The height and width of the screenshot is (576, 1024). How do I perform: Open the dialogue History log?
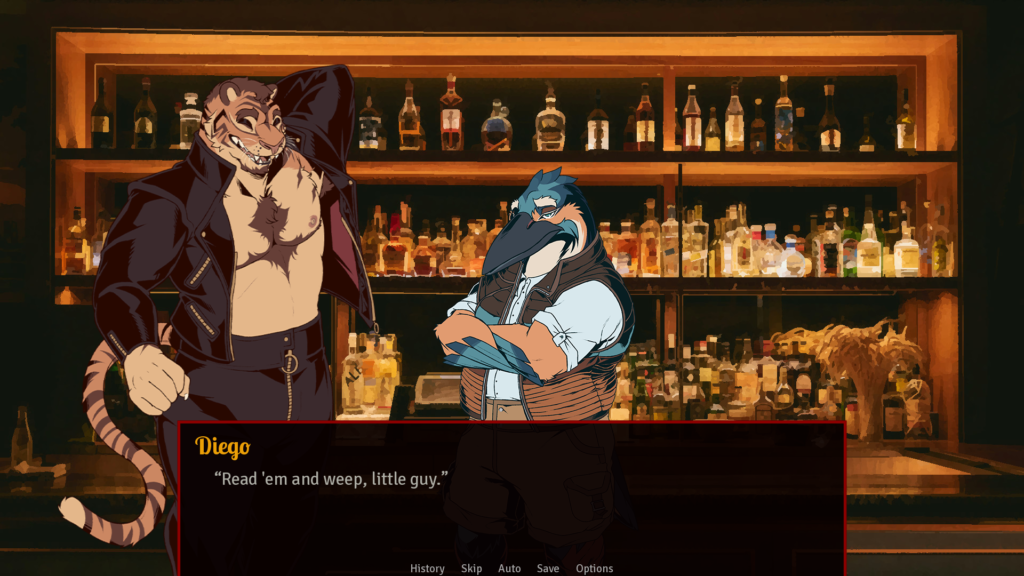(x=427, y=568)
